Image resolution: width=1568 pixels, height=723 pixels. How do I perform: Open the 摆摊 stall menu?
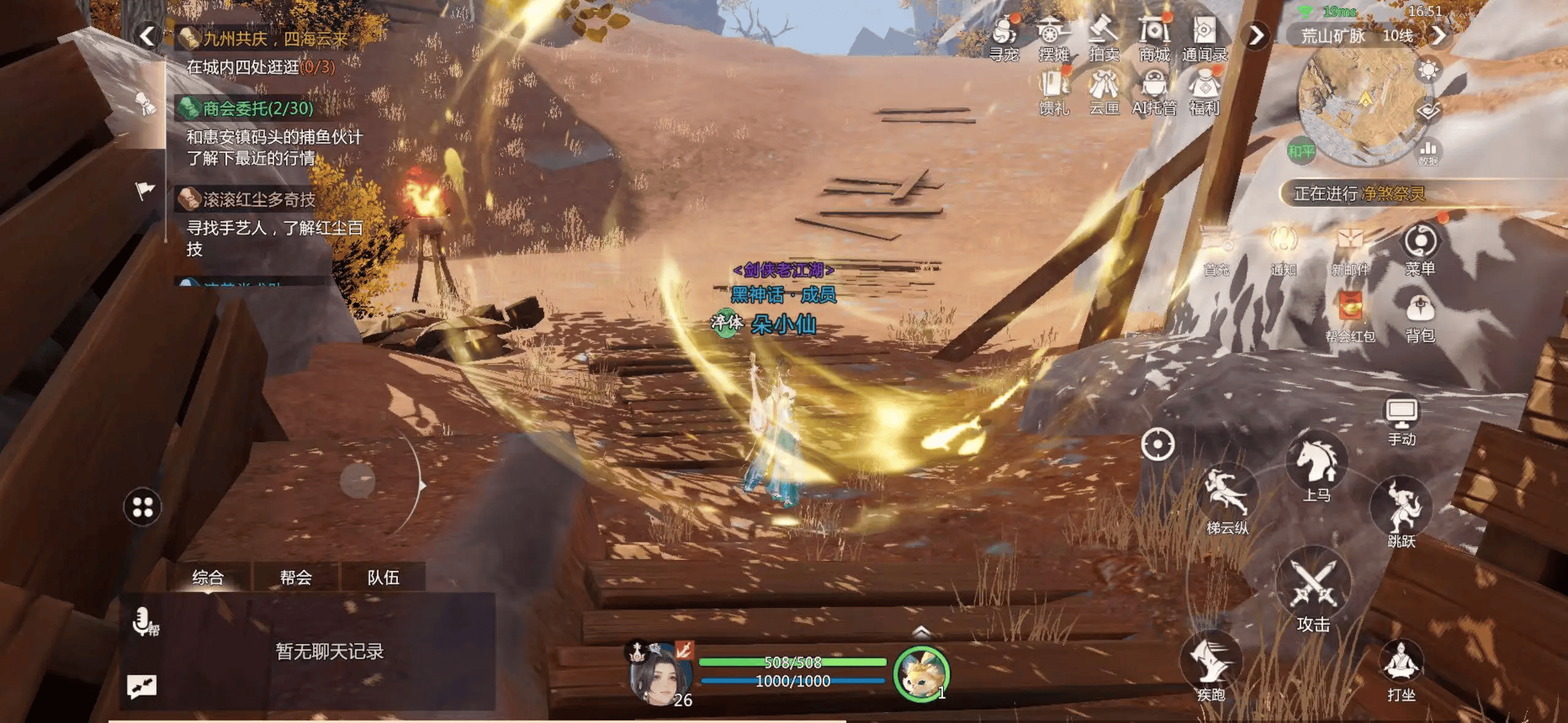pos(1053,38)
